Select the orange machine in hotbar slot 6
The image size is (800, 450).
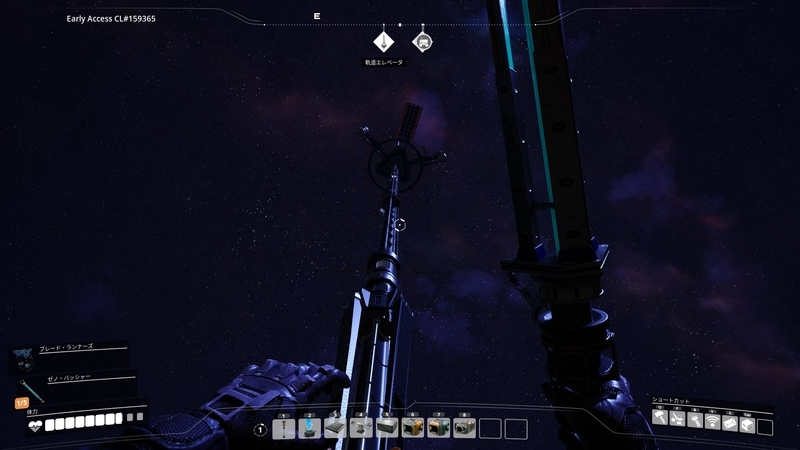(x=413, y=428)
